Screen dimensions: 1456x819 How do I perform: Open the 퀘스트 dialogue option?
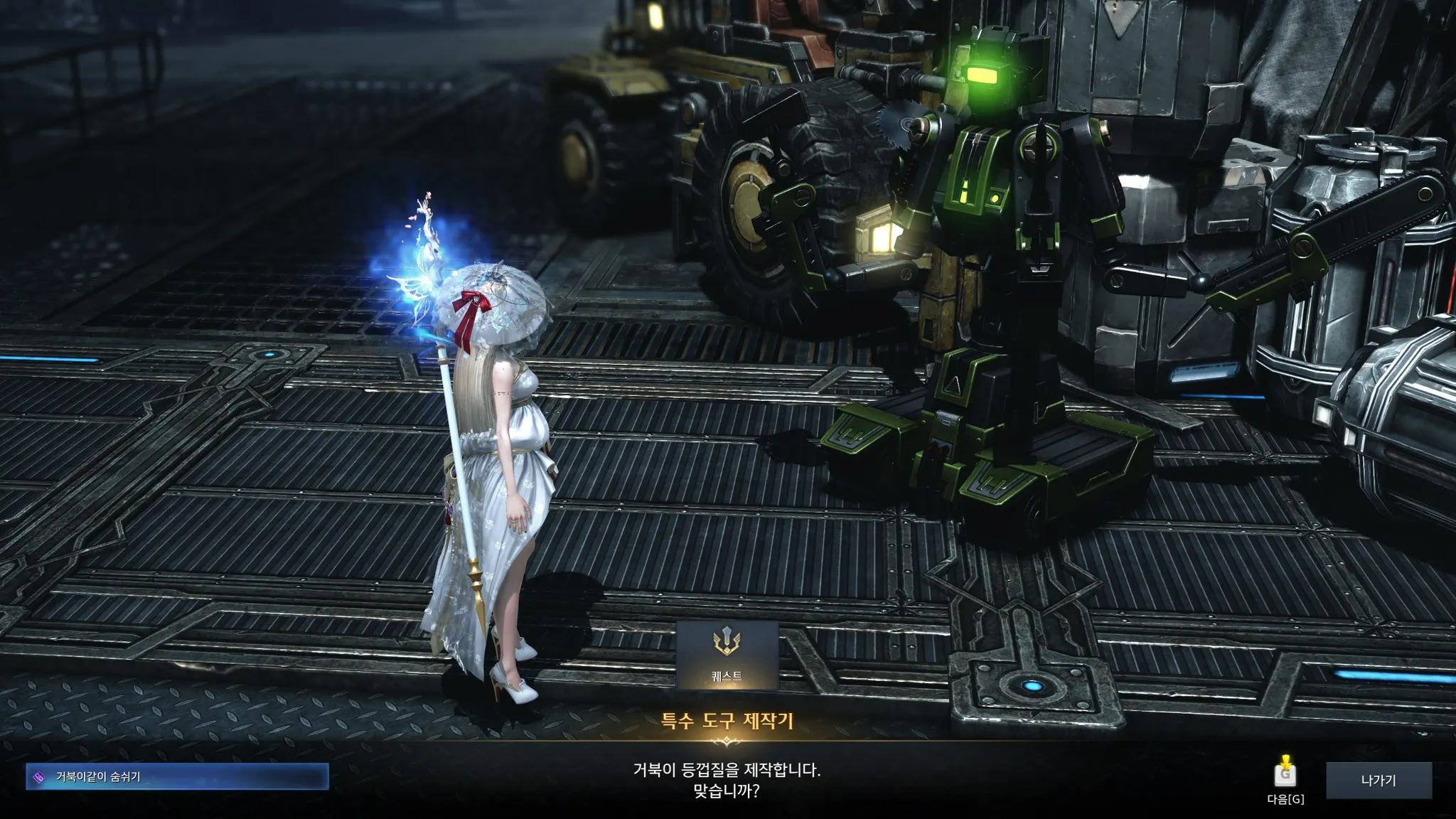click(x=727, y=655)
